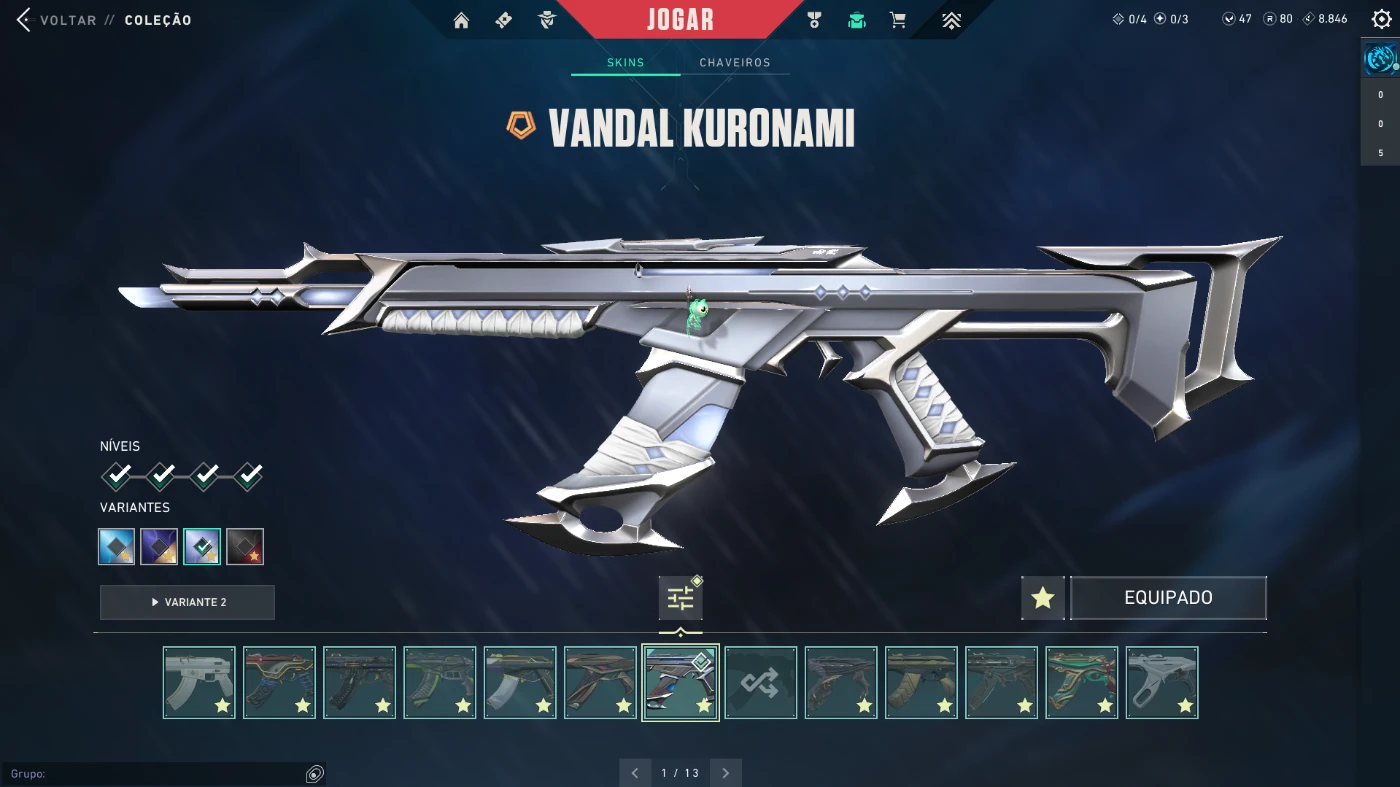Open the store shopping cart icon
1400x787 pixels.
tap(898, 20)
